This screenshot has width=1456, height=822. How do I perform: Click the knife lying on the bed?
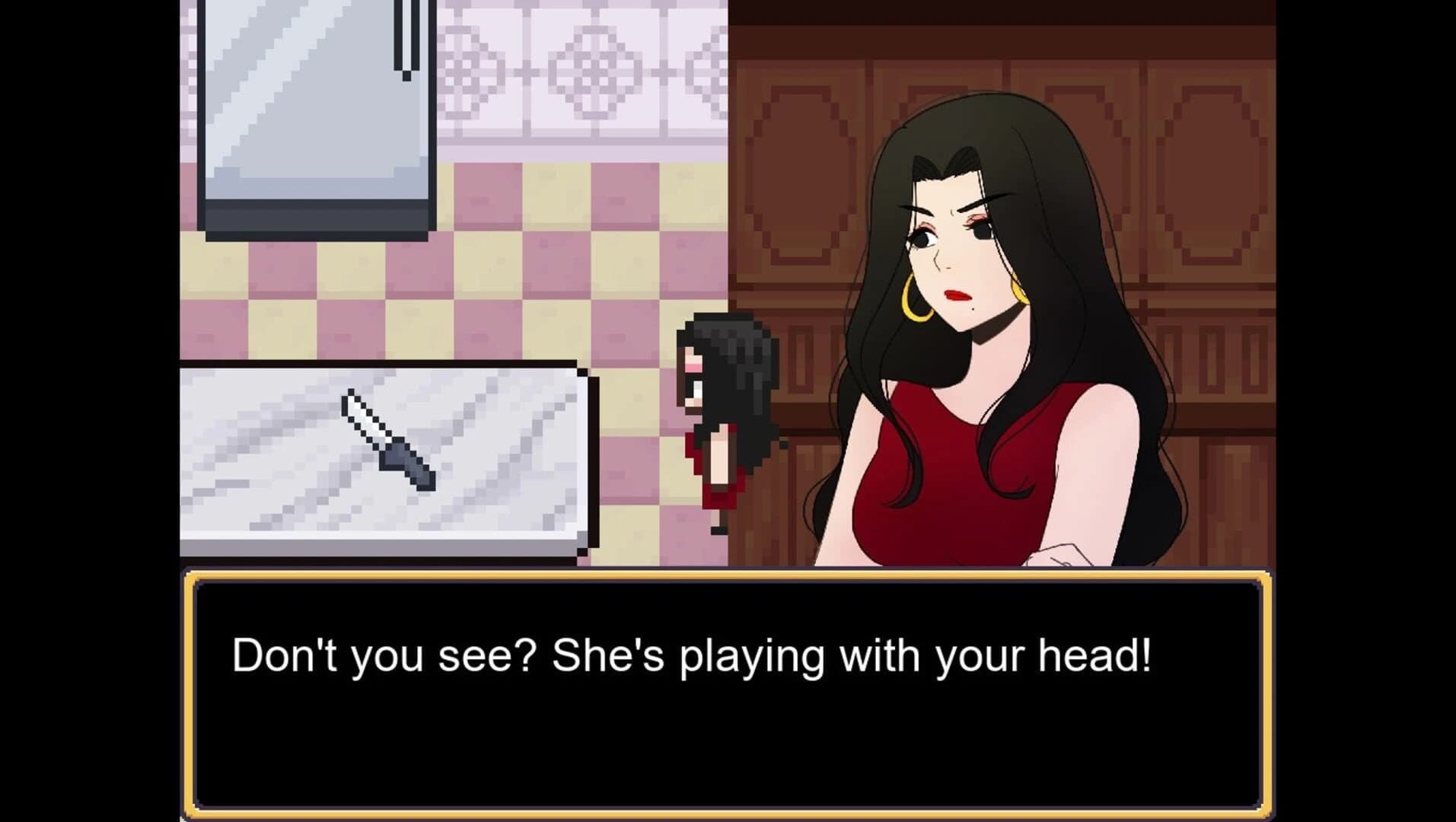pyautogui.click(x=388, y=441)
